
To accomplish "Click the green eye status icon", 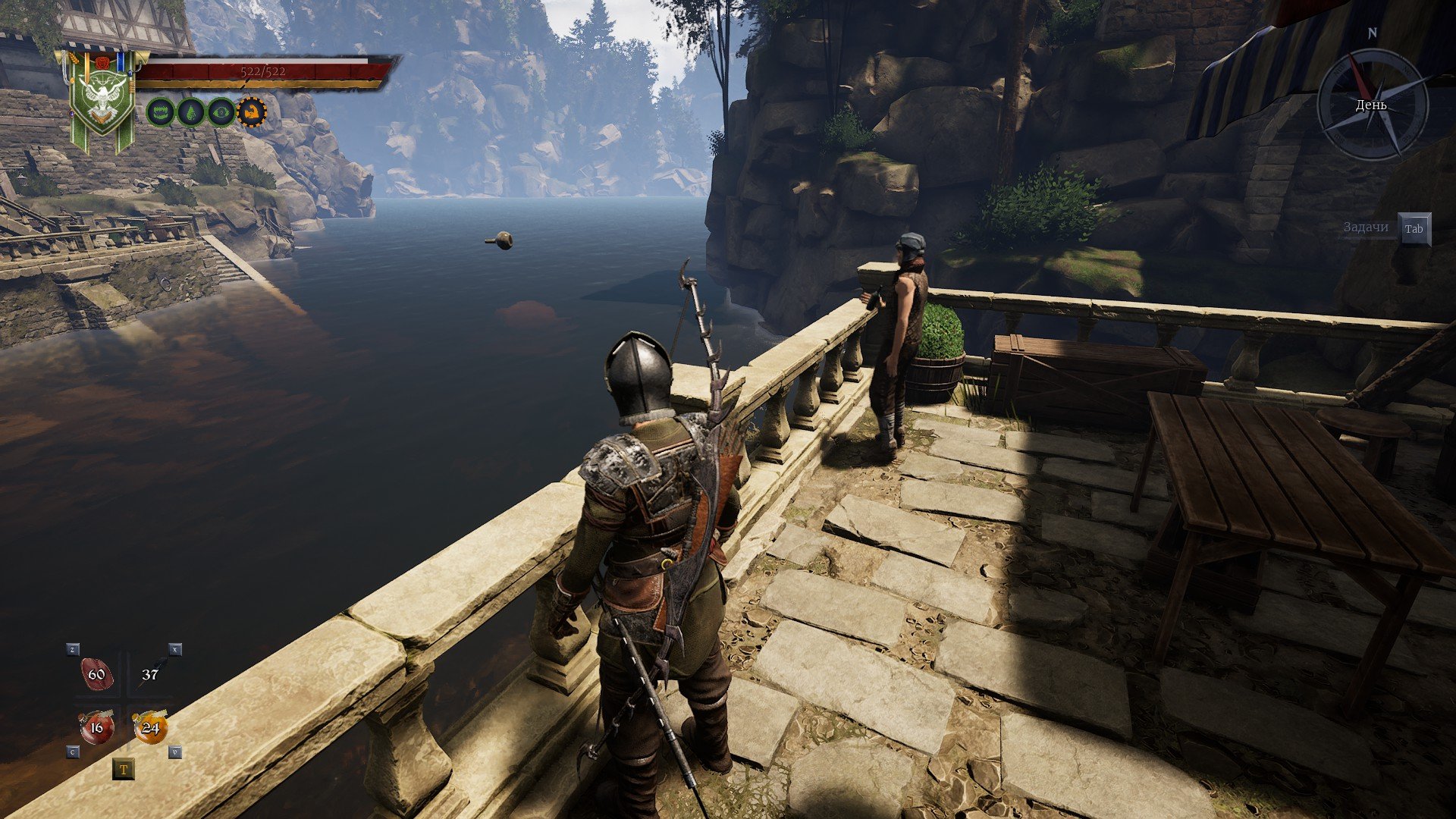I will coord(221,112).
